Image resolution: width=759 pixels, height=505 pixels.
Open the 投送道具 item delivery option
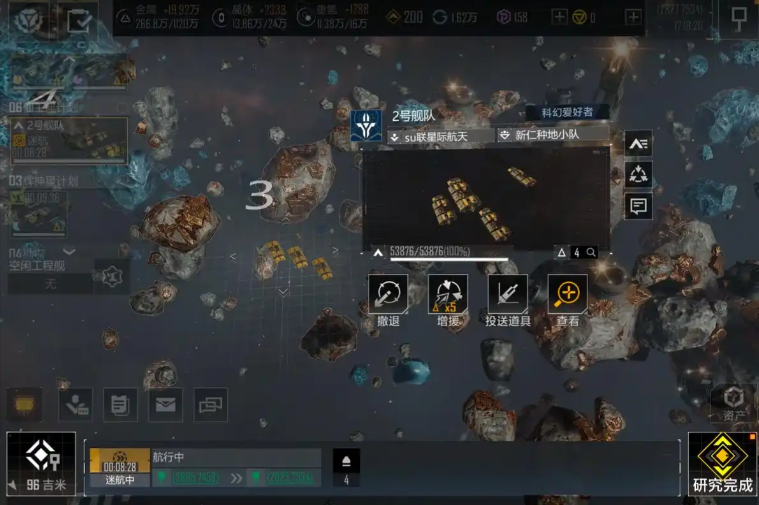pos(507,295)
